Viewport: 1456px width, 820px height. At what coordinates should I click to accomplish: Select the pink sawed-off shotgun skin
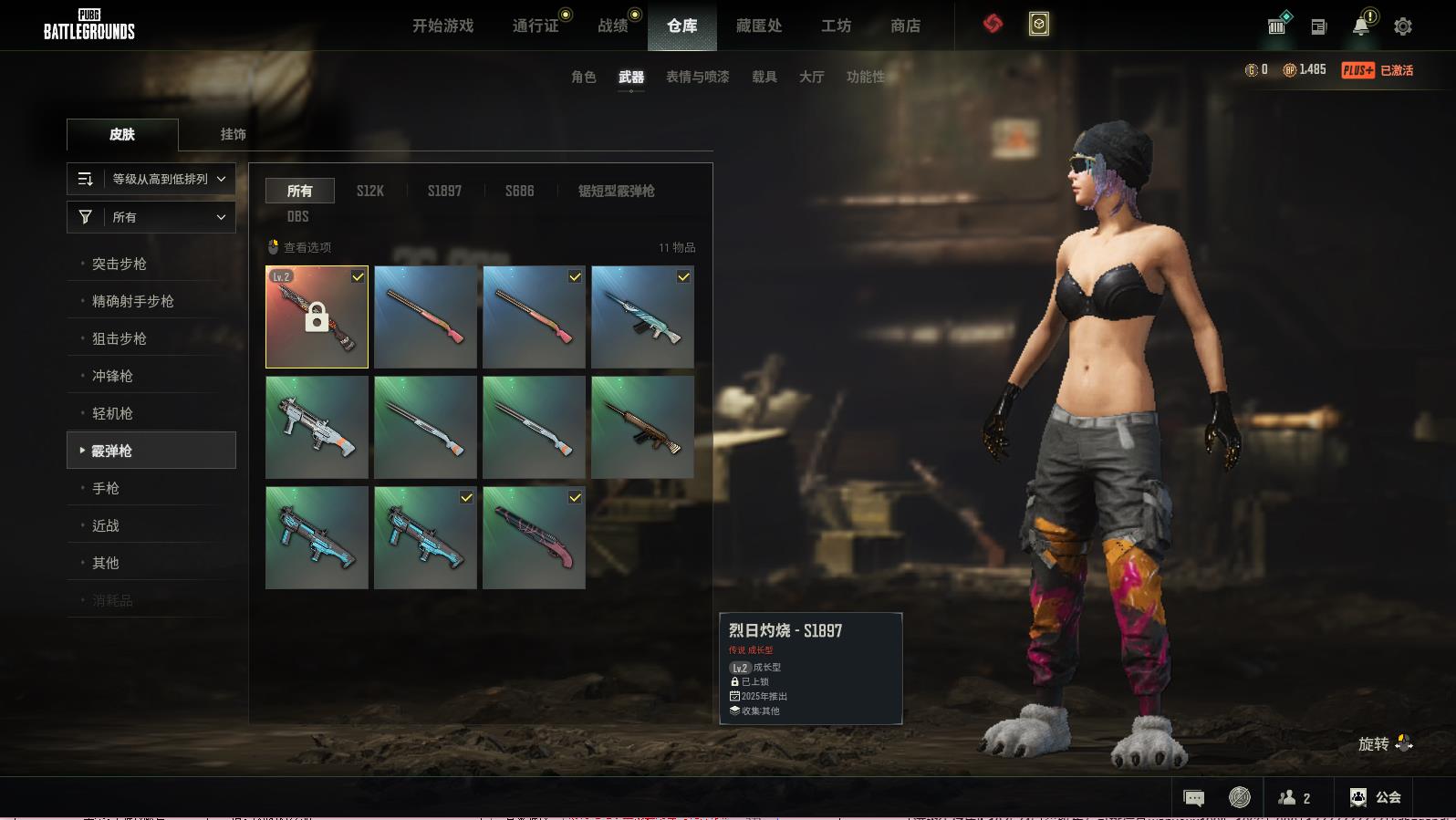(x=534, y=537)
